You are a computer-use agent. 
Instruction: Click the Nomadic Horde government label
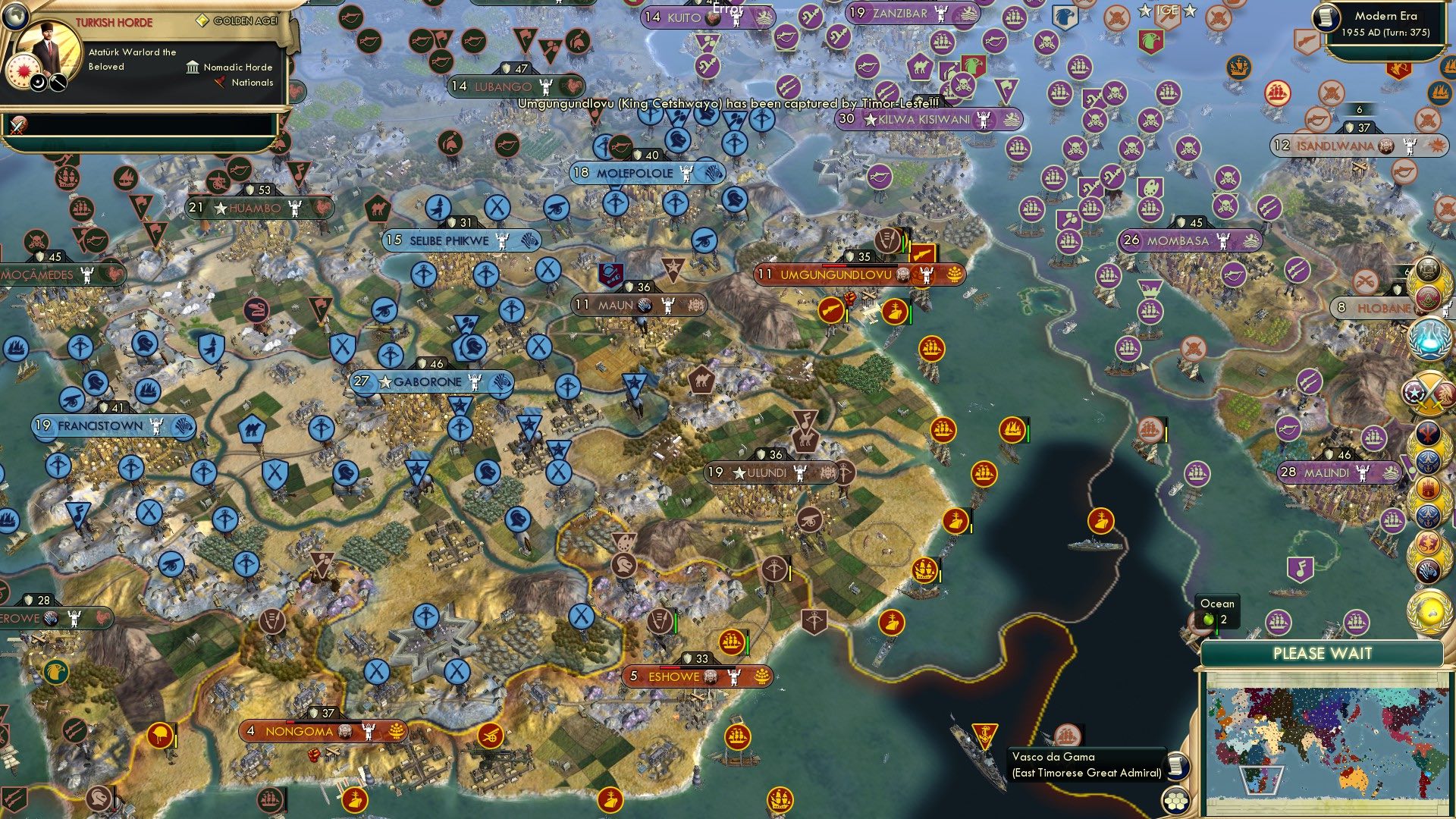[x=237, y=67]
